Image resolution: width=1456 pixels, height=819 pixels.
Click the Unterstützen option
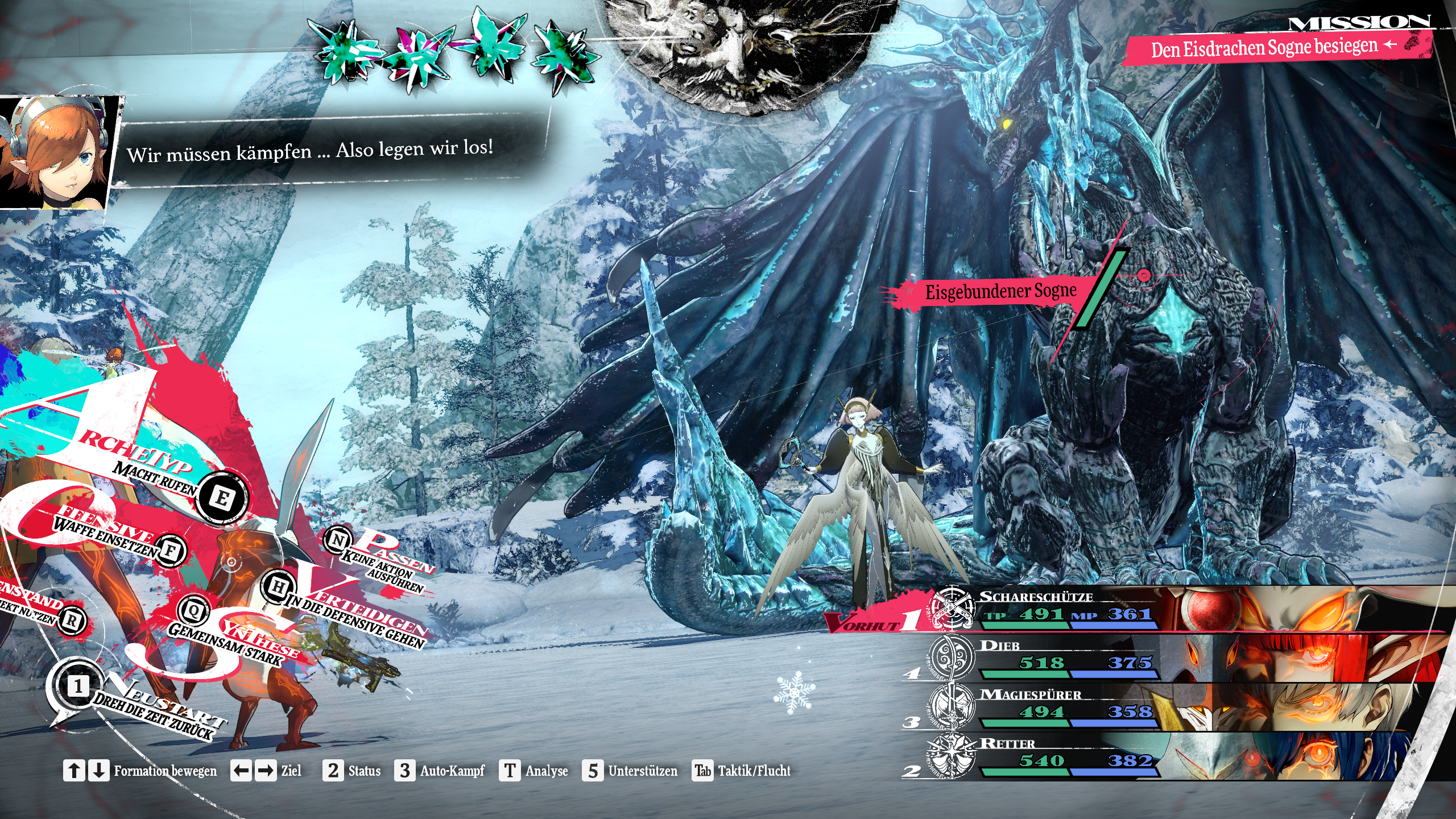pyautogui.click(x=630, y=771)
